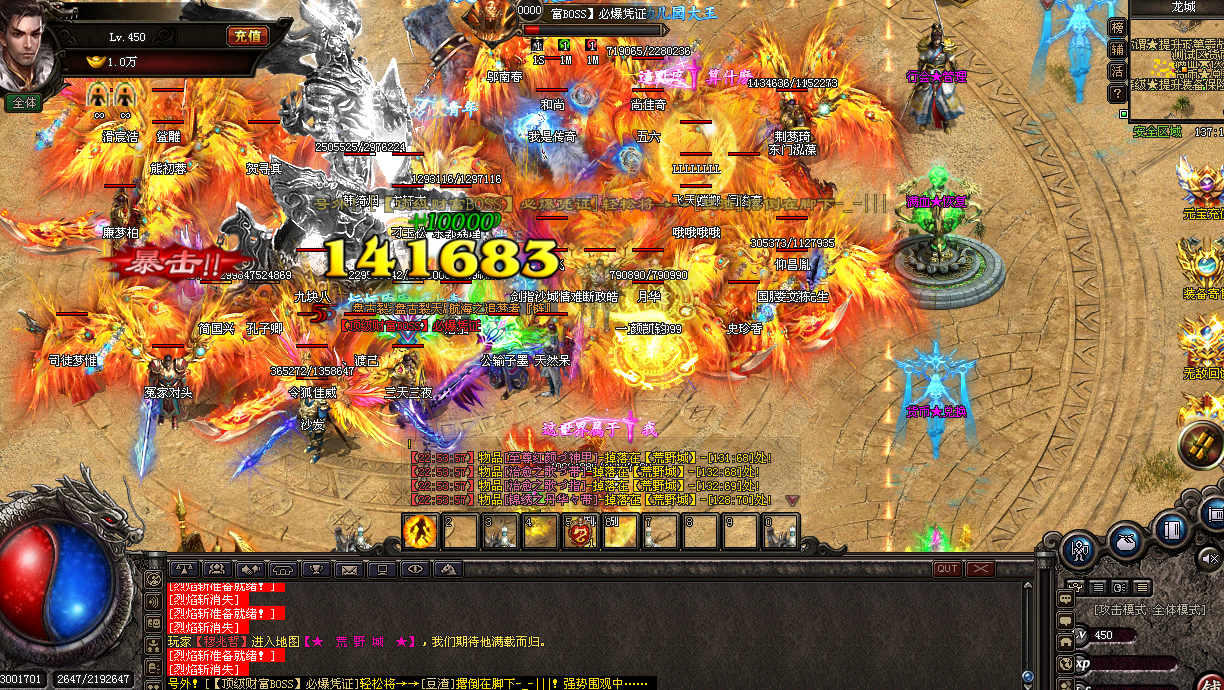Open the character round button
Image resolution: width=1224 pixels, height=690 pixels.
1080,547
